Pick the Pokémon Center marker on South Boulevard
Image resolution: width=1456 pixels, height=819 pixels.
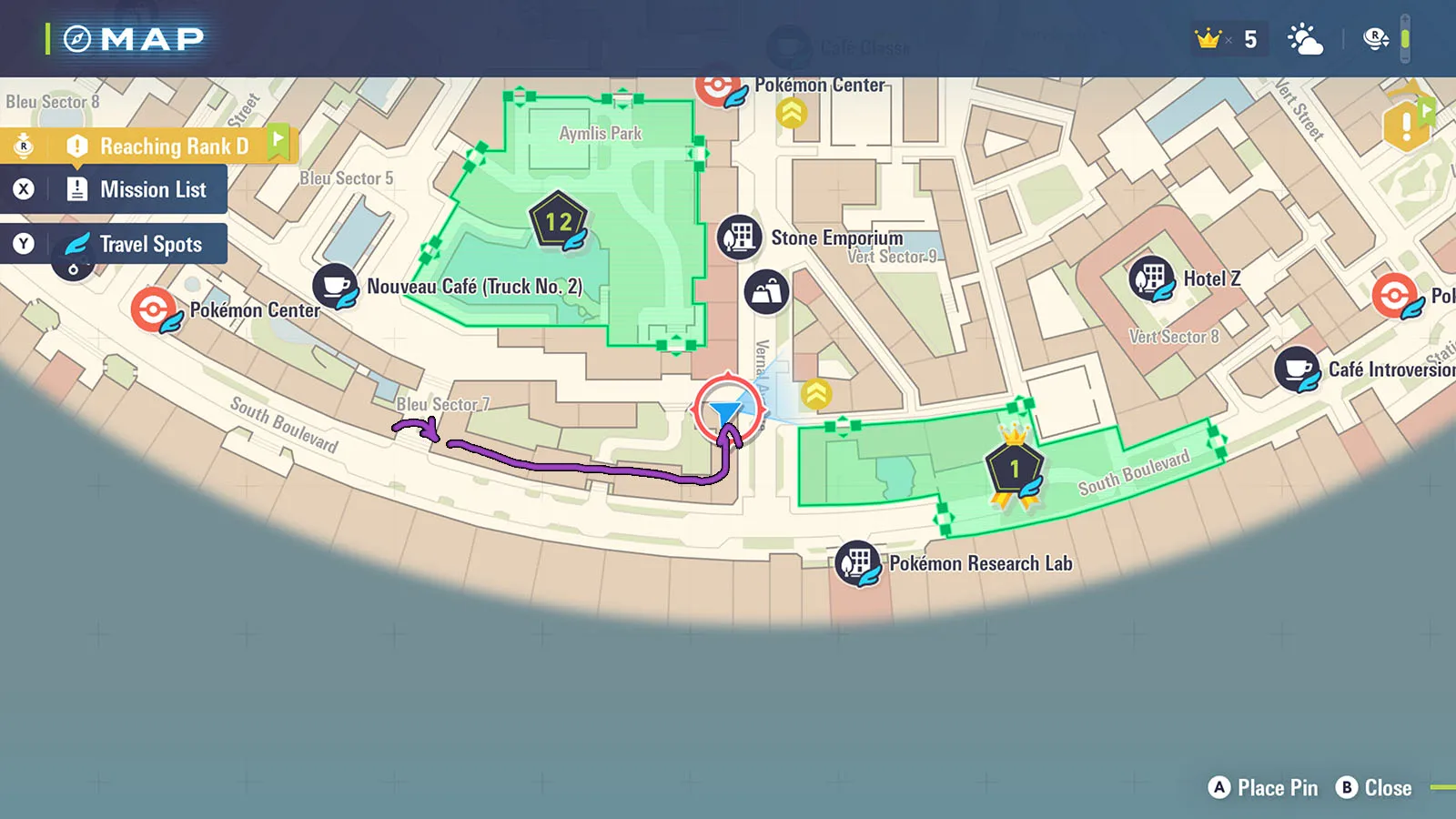(x=154, y=309)
